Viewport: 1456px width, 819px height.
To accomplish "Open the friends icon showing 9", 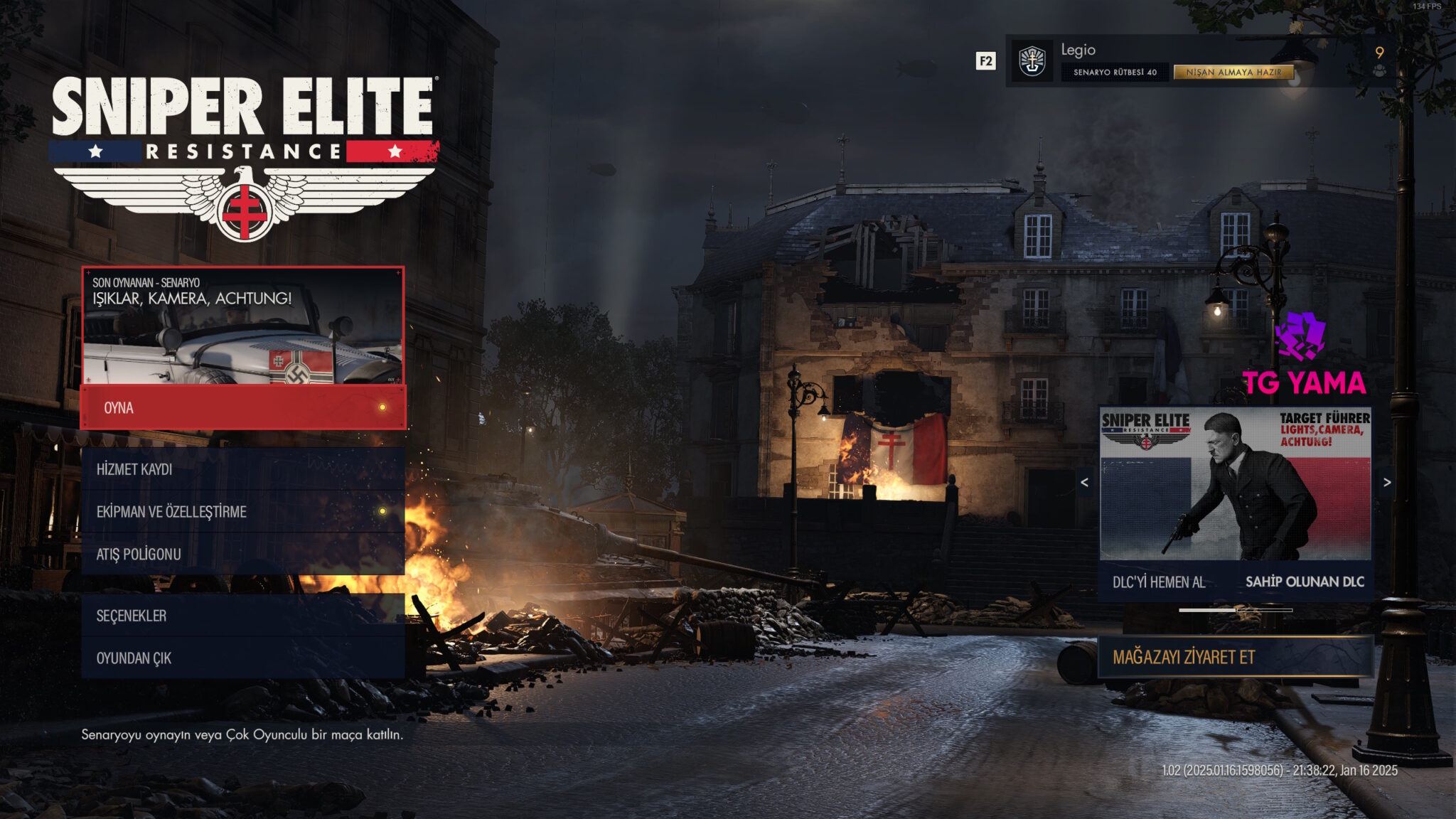I will point(1379,61).
